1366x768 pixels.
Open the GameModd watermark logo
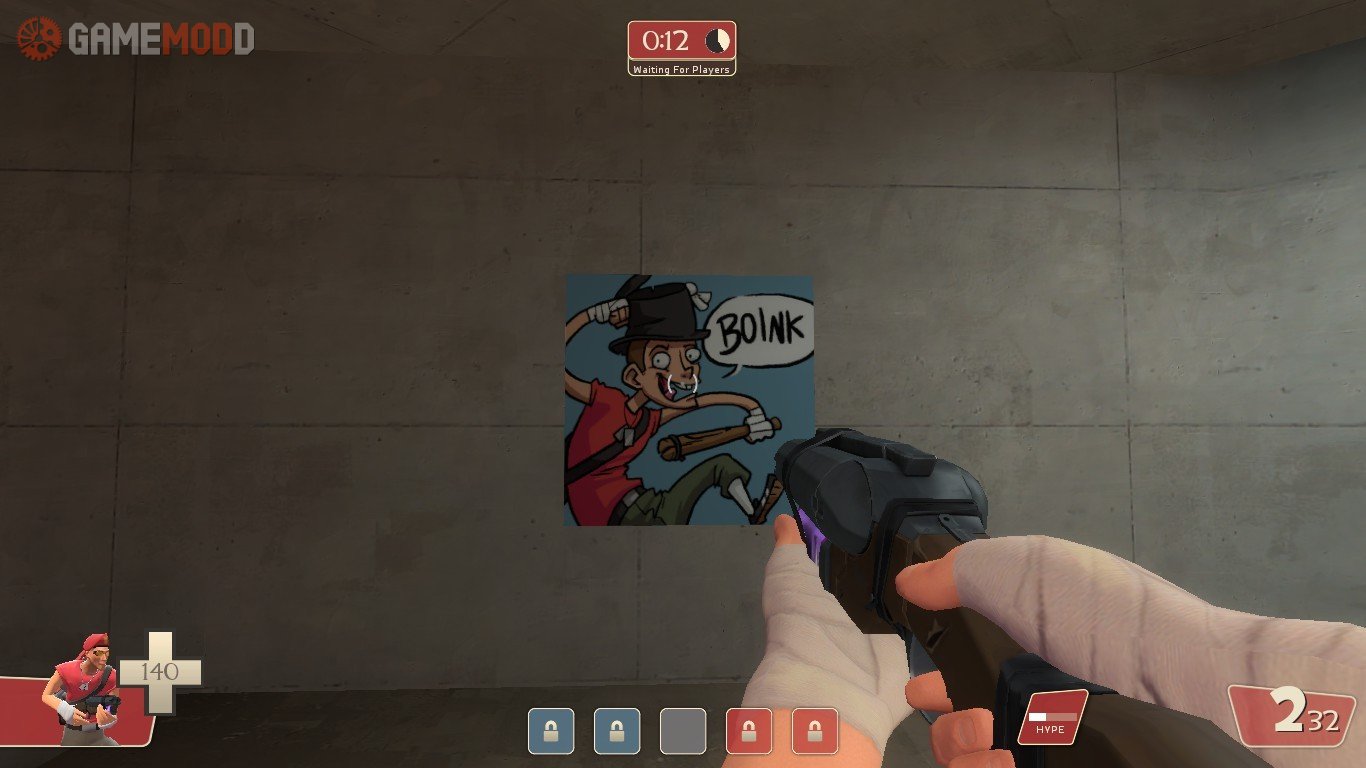click(136, 39)
